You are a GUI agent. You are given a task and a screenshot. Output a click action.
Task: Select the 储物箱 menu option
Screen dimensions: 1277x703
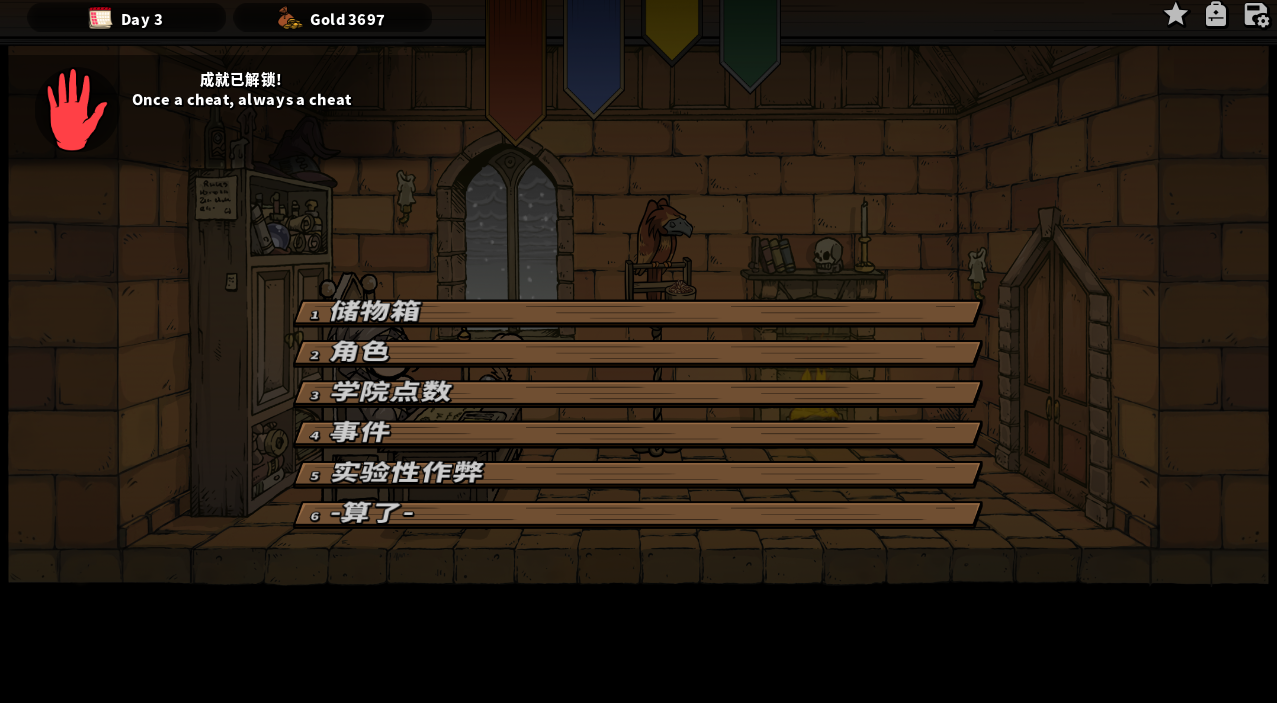click(637, 312)
